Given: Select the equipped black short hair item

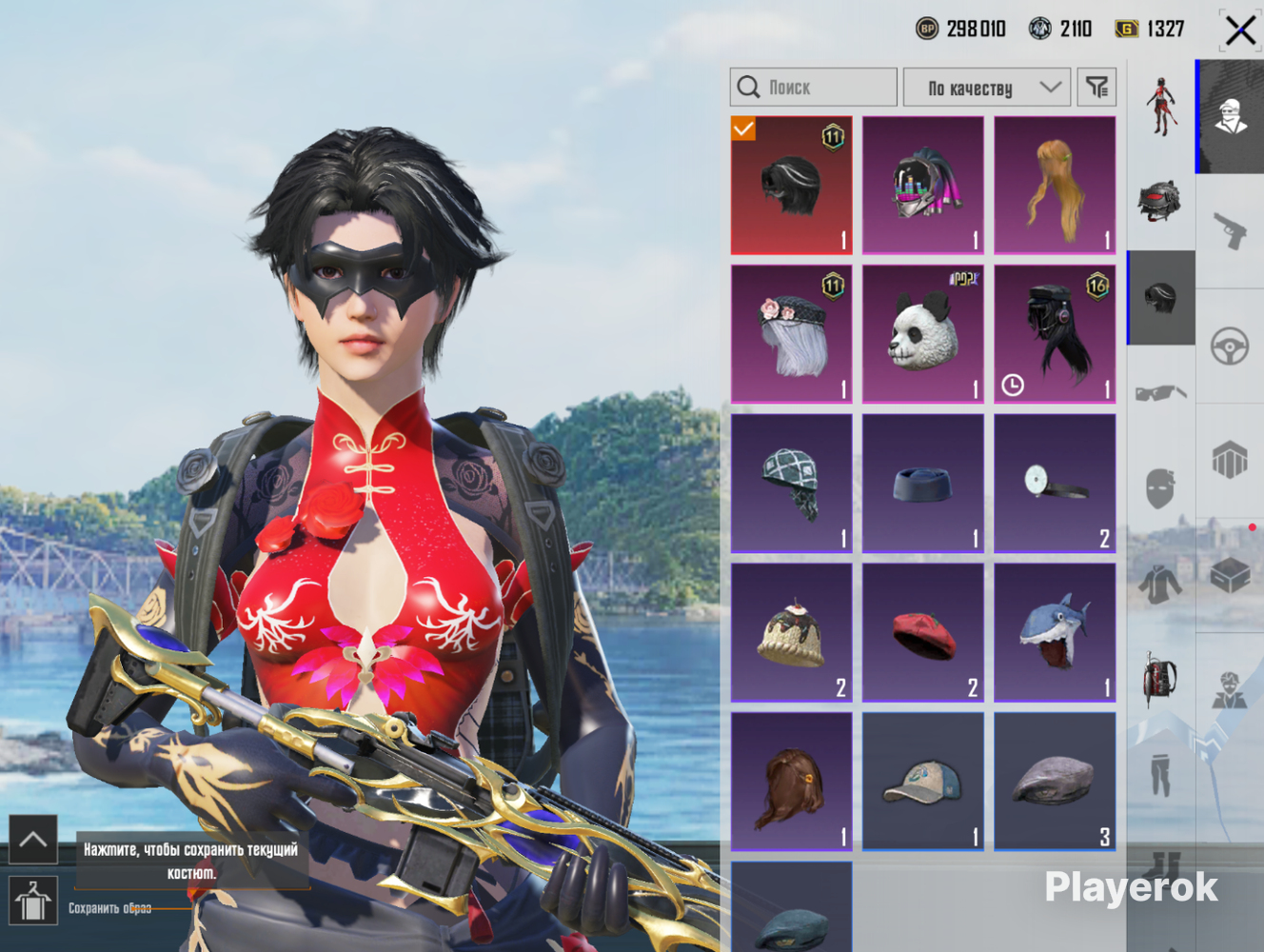Looking at the screenshot, I should click(x=792, y=186).
